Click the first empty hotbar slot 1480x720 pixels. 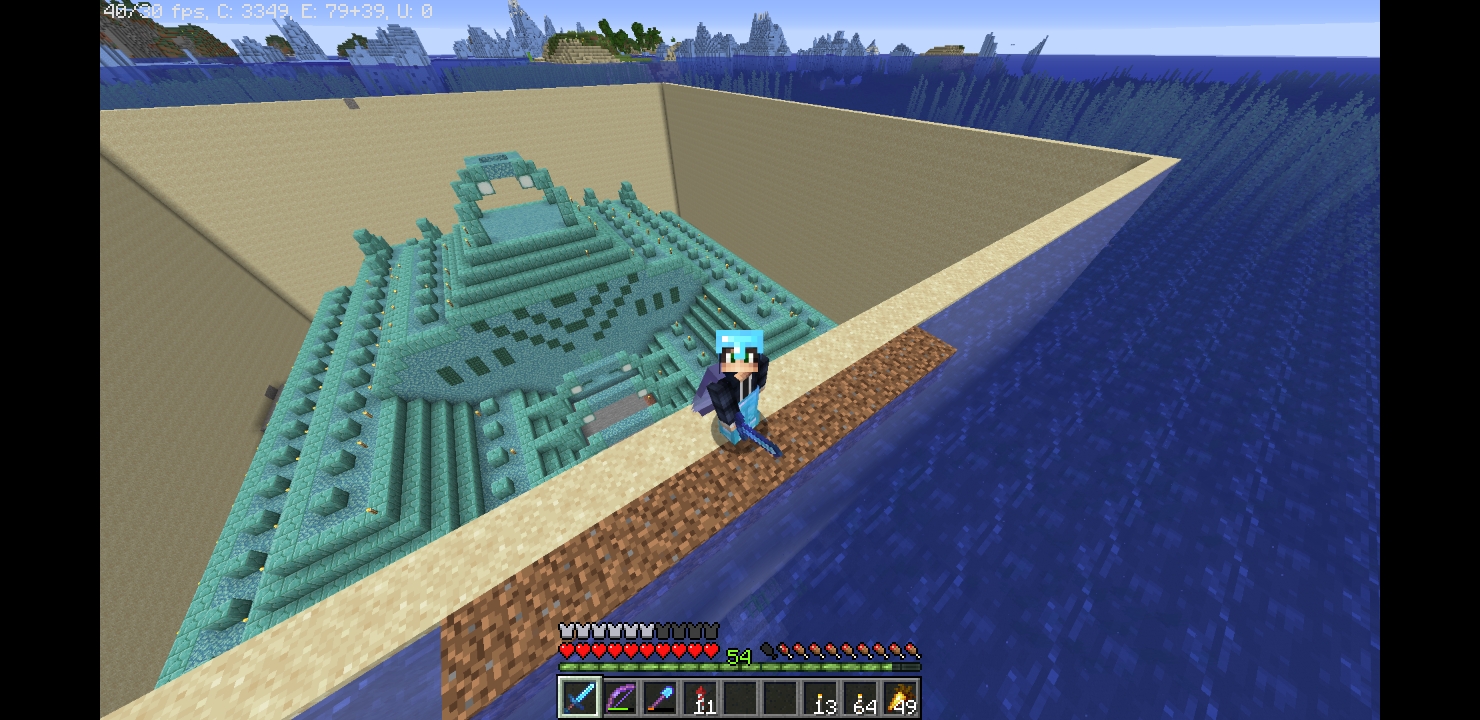(x=740, y=697)
